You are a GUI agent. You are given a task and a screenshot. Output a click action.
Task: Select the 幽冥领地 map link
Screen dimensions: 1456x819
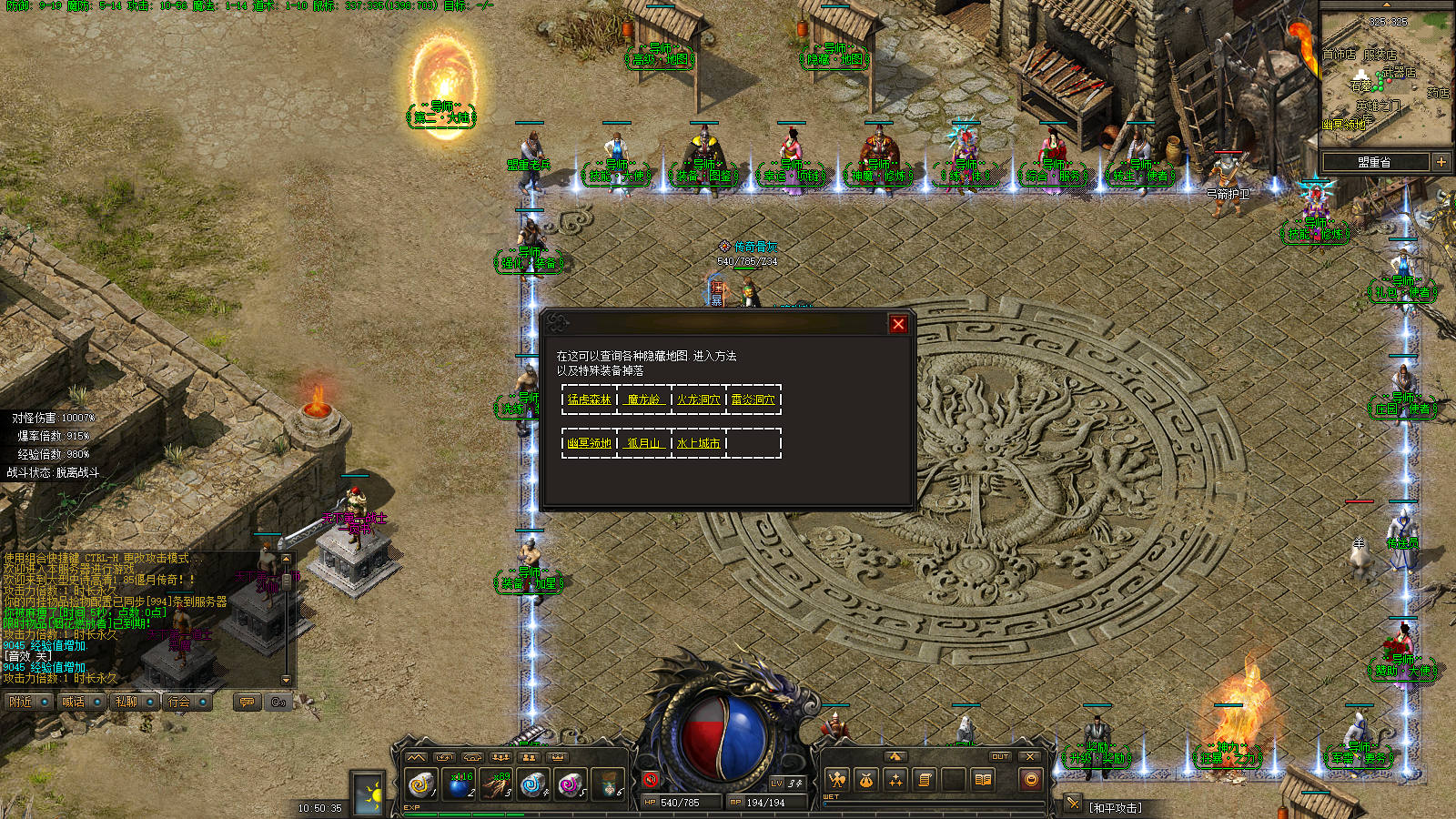point(590,443)
